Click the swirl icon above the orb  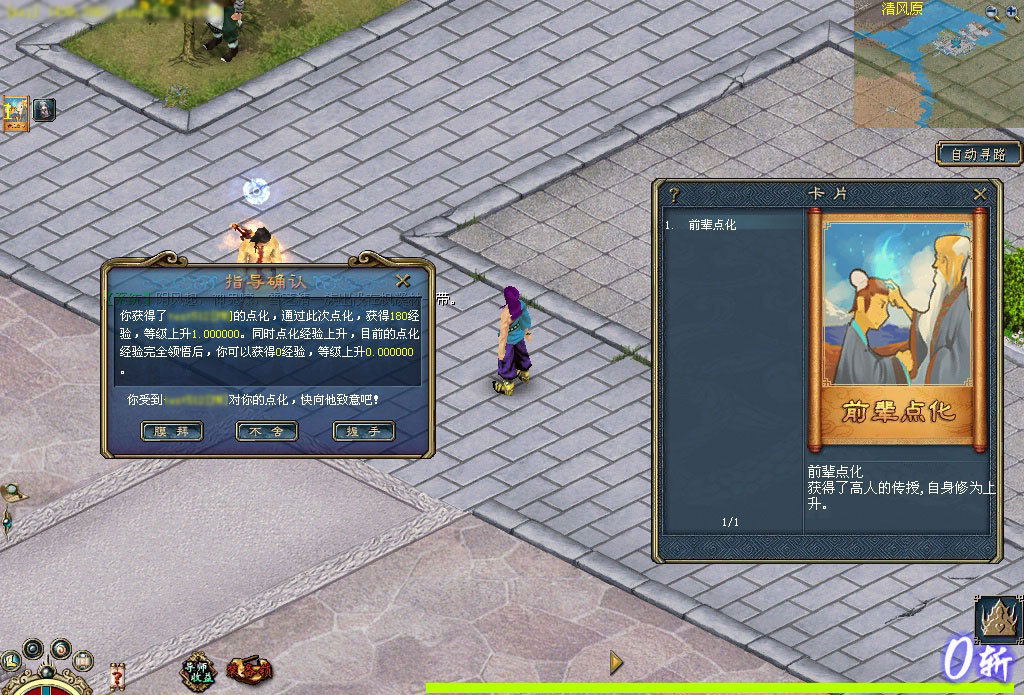pos(61,648)
